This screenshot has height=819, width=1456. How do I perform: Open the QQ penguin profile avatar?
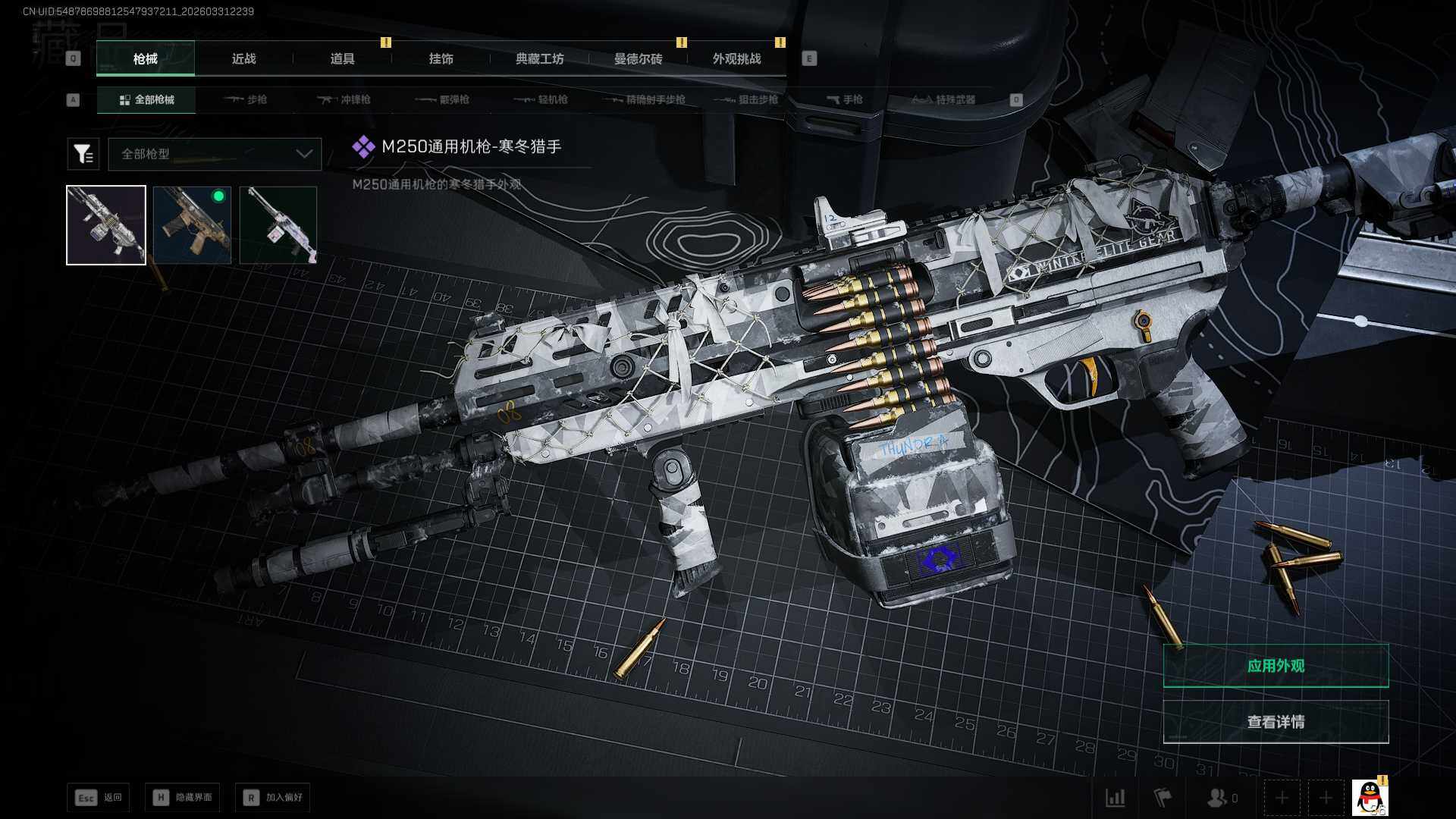coord(1370,798)
